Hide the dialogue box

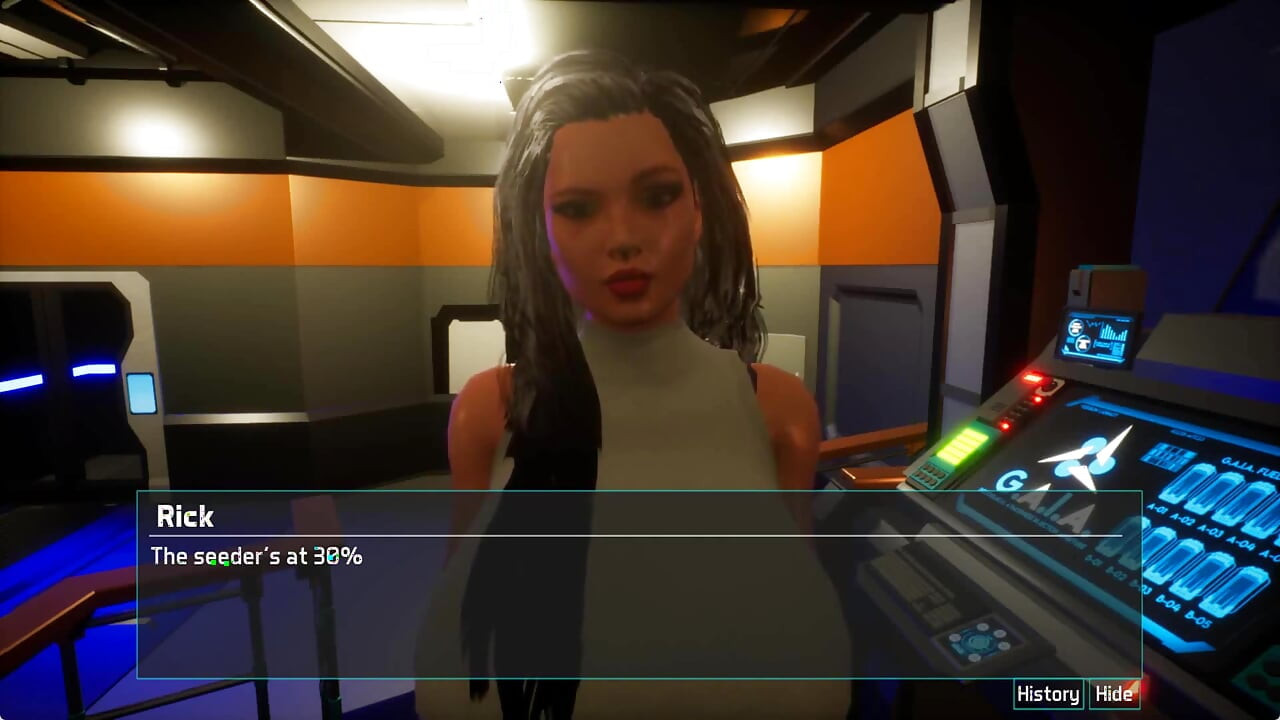[x=1114, y=694]
